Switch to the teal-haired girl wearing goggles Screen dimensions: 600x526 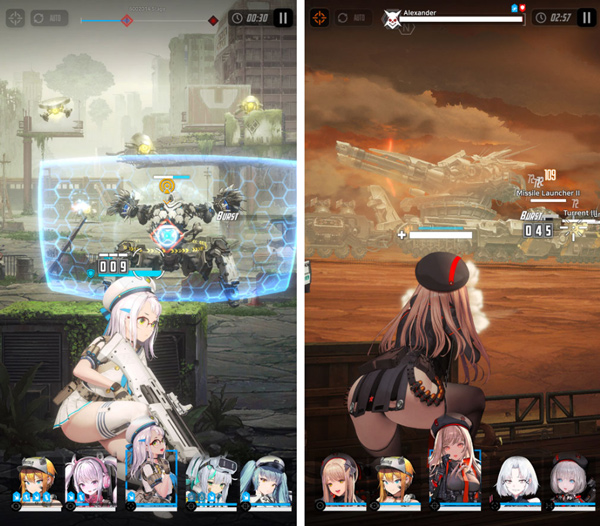pos(210,478)
